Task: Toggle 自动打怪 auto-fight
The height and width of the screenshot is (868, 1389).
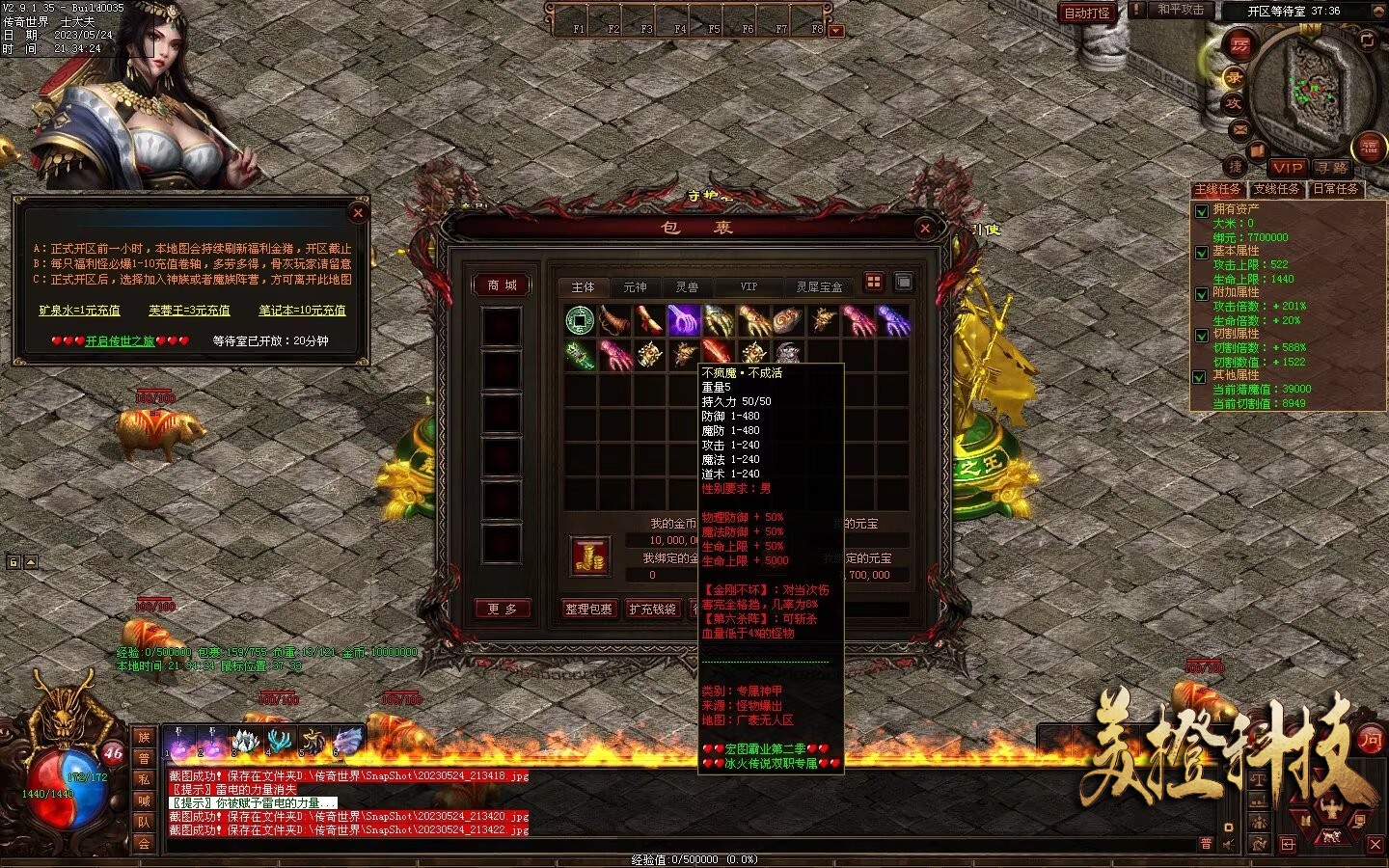Action: [x=1087, y=13]
